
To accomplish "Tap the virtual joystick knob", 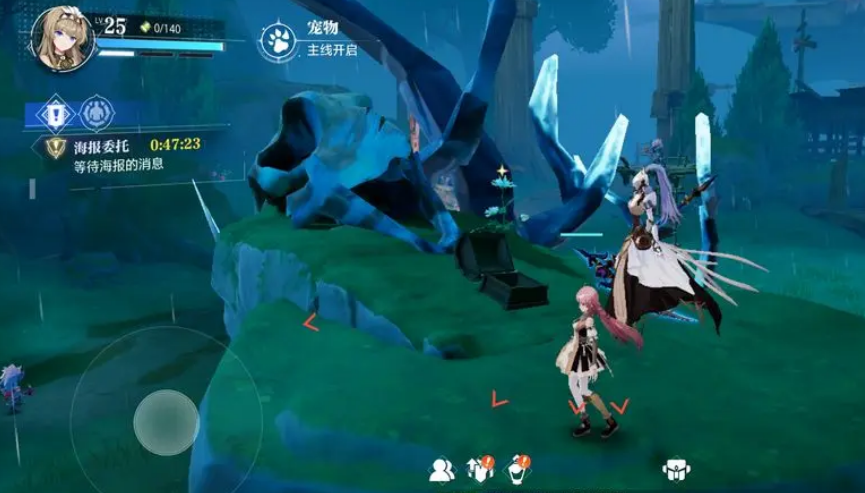I will click(166, 422).
